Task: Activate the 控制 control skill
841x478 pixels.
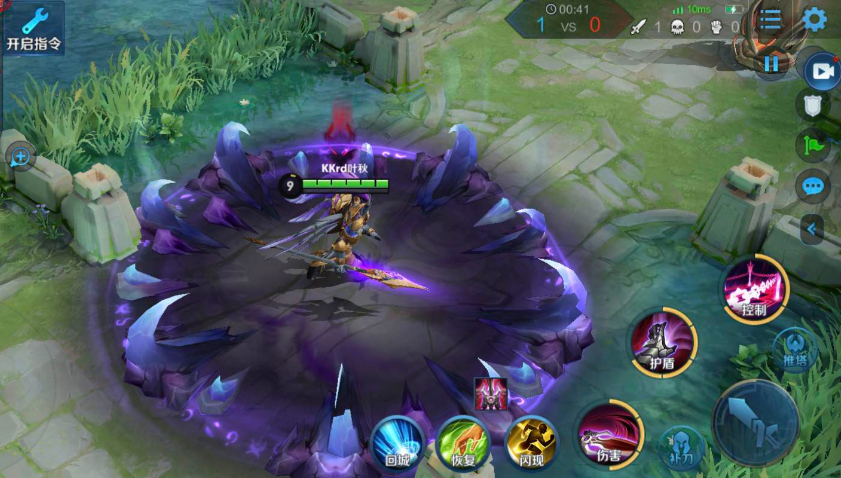Action: point(755,289)
